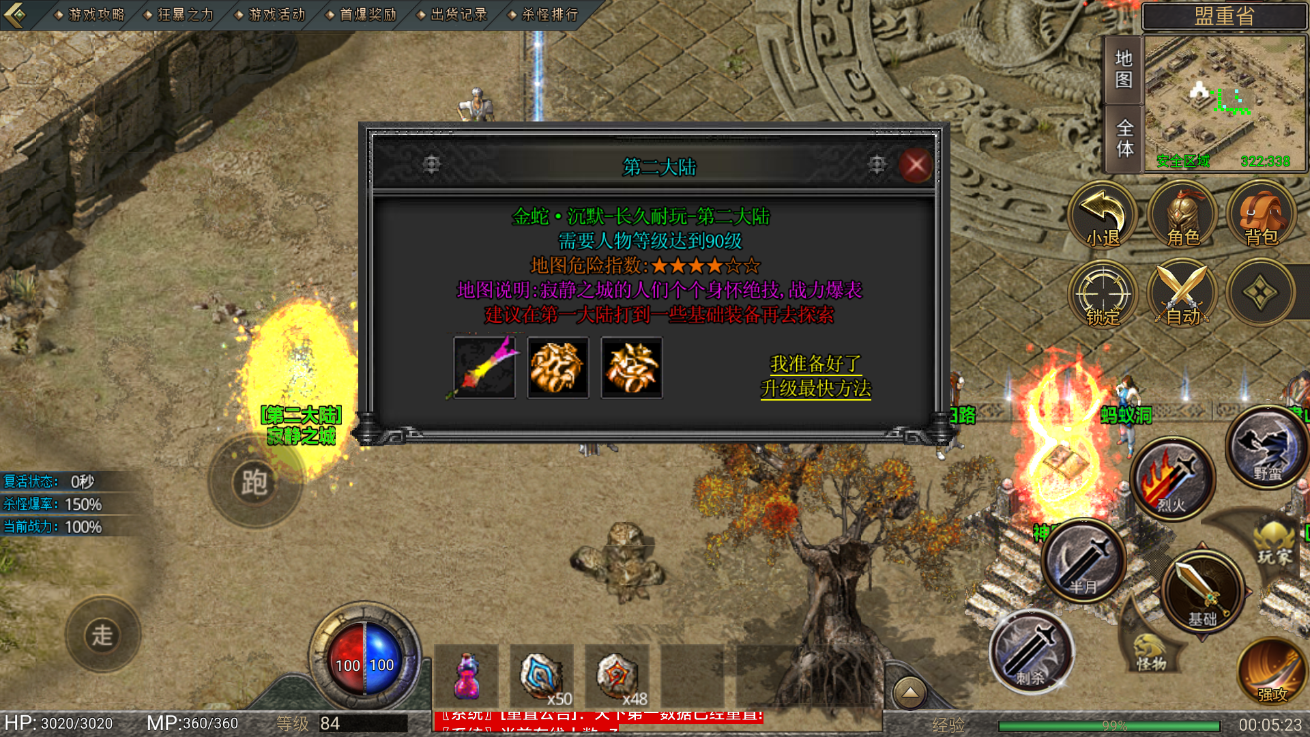
Task: Open the 杀怪排行 ranking menu
Action: (545, 15)
